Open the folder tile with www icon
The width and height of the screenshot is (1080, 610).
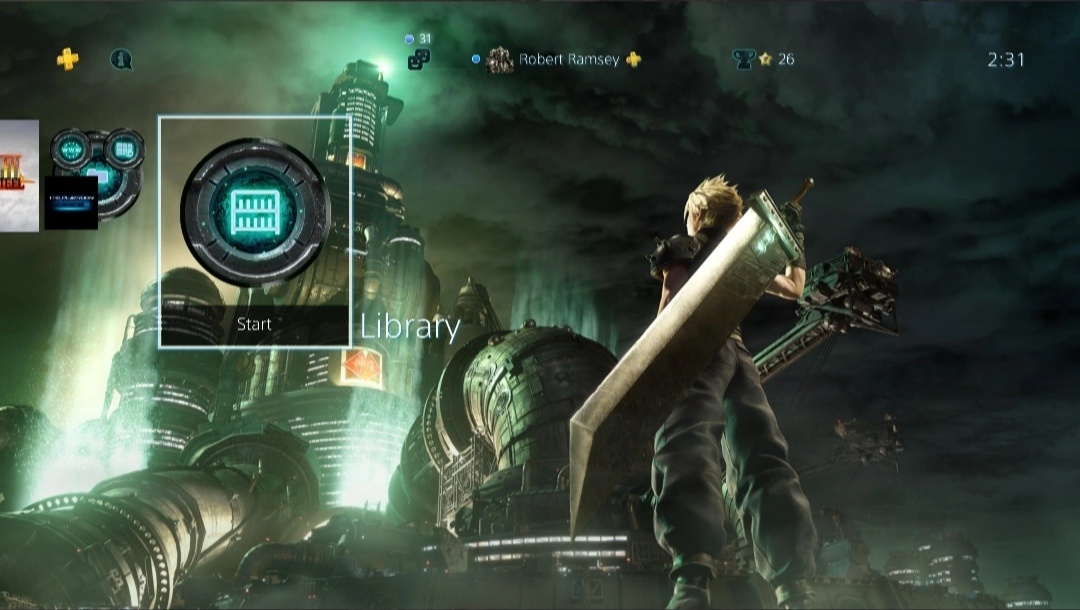(x=98, y=174)
